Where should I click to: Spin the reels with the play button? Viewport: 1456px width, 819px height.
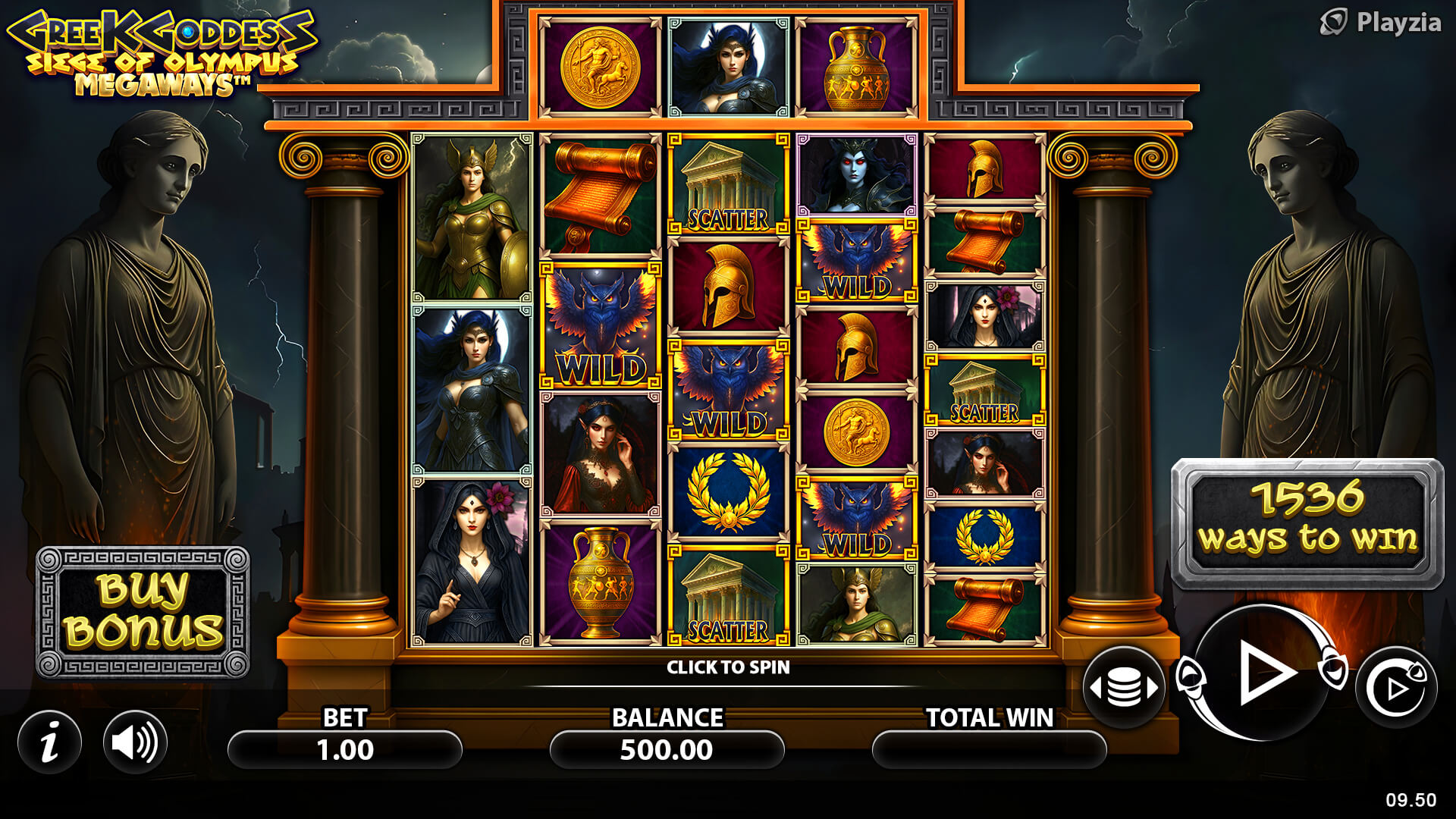[1263, 673]
